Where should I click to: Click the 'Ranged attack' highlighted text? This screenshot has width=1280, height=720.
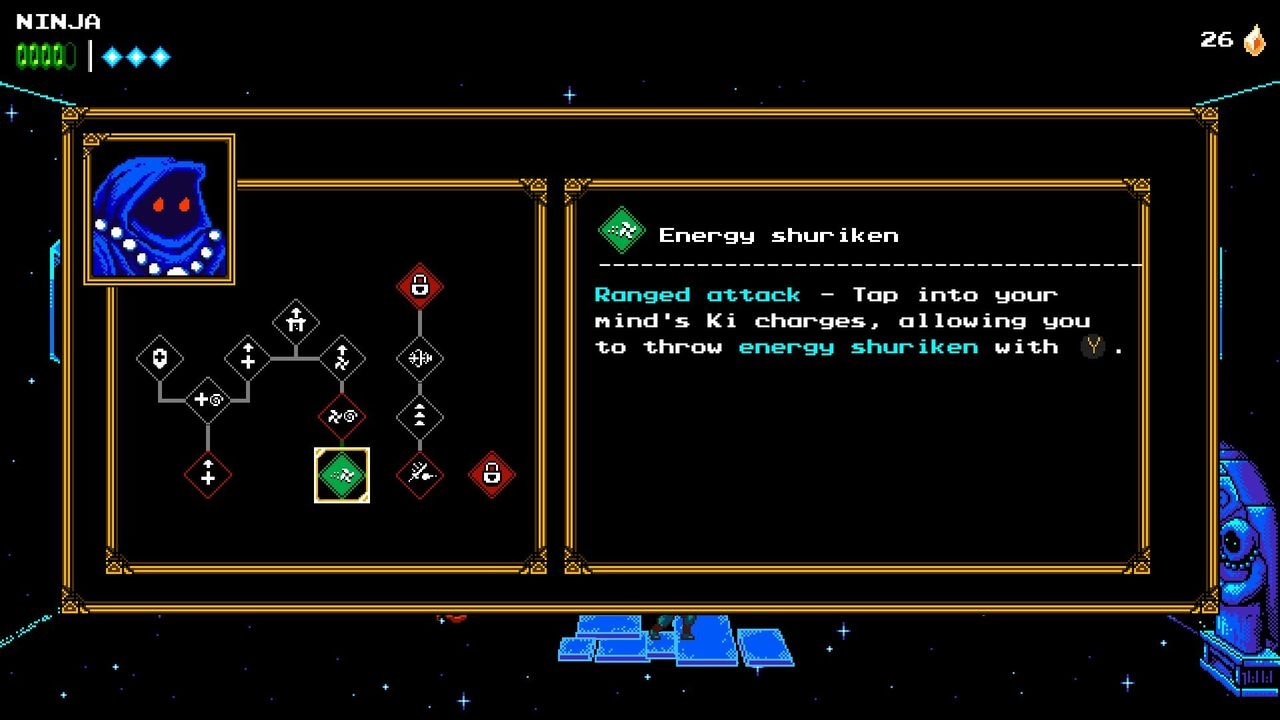click(697, 294)
